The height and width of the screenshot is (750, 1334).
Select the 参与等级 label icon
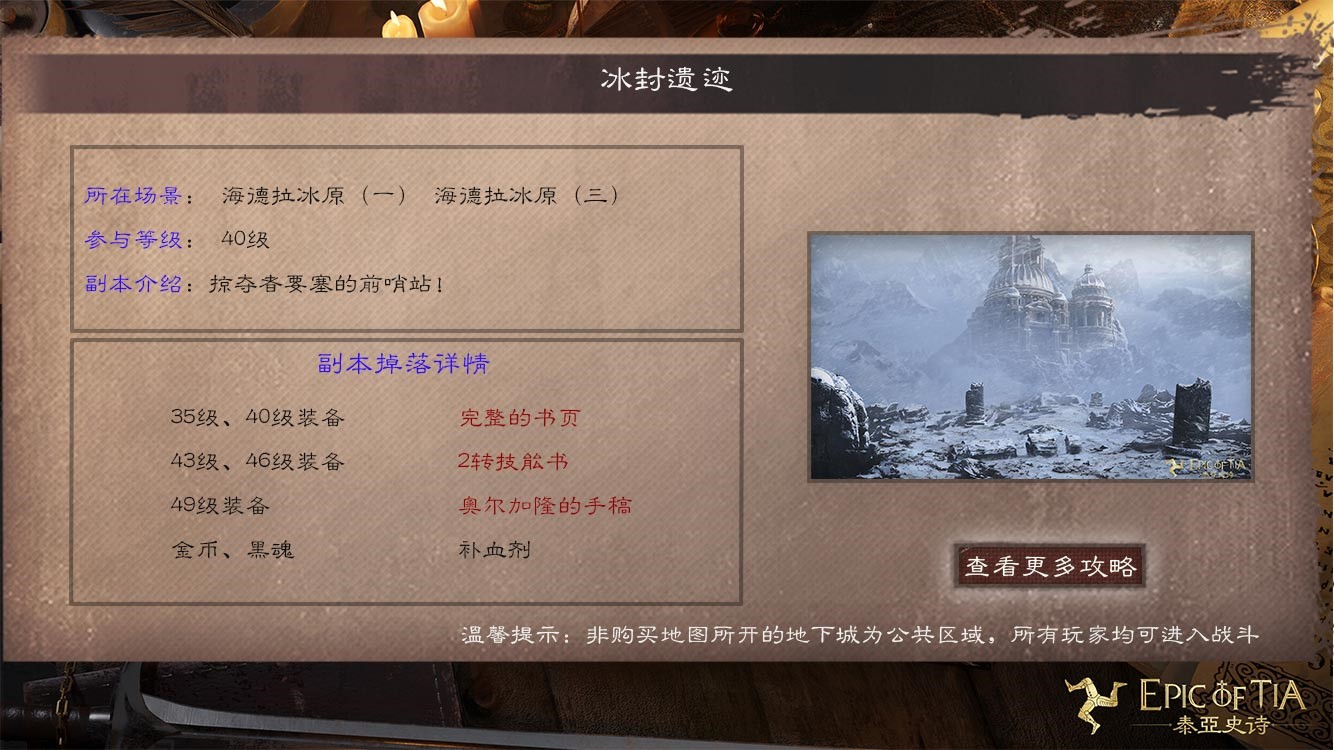pyautogui.click(x=127, y=239)
